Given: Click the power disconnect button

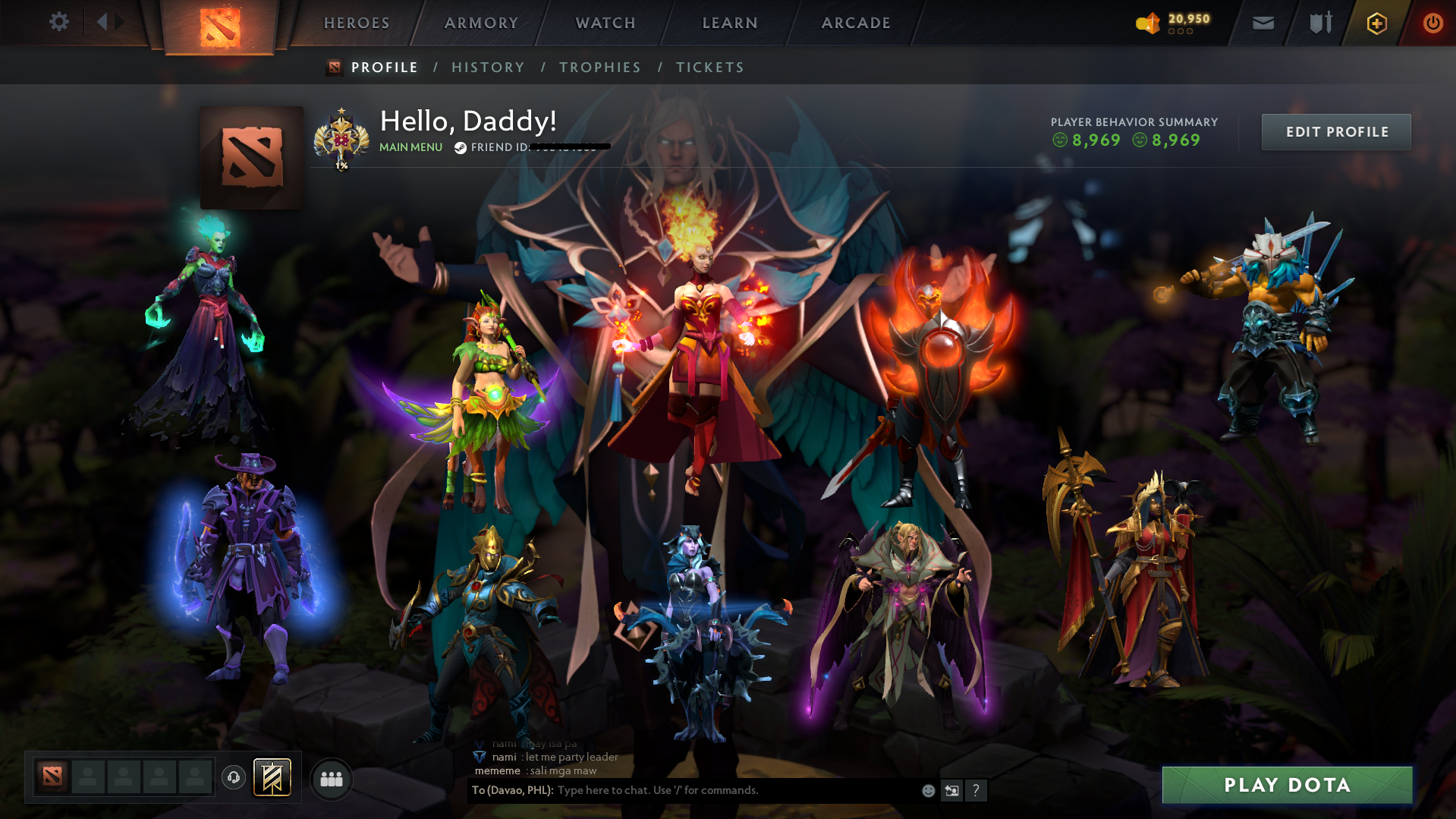Looking at the screenshot, I should pyautogui.click(x=1432, y=23).
